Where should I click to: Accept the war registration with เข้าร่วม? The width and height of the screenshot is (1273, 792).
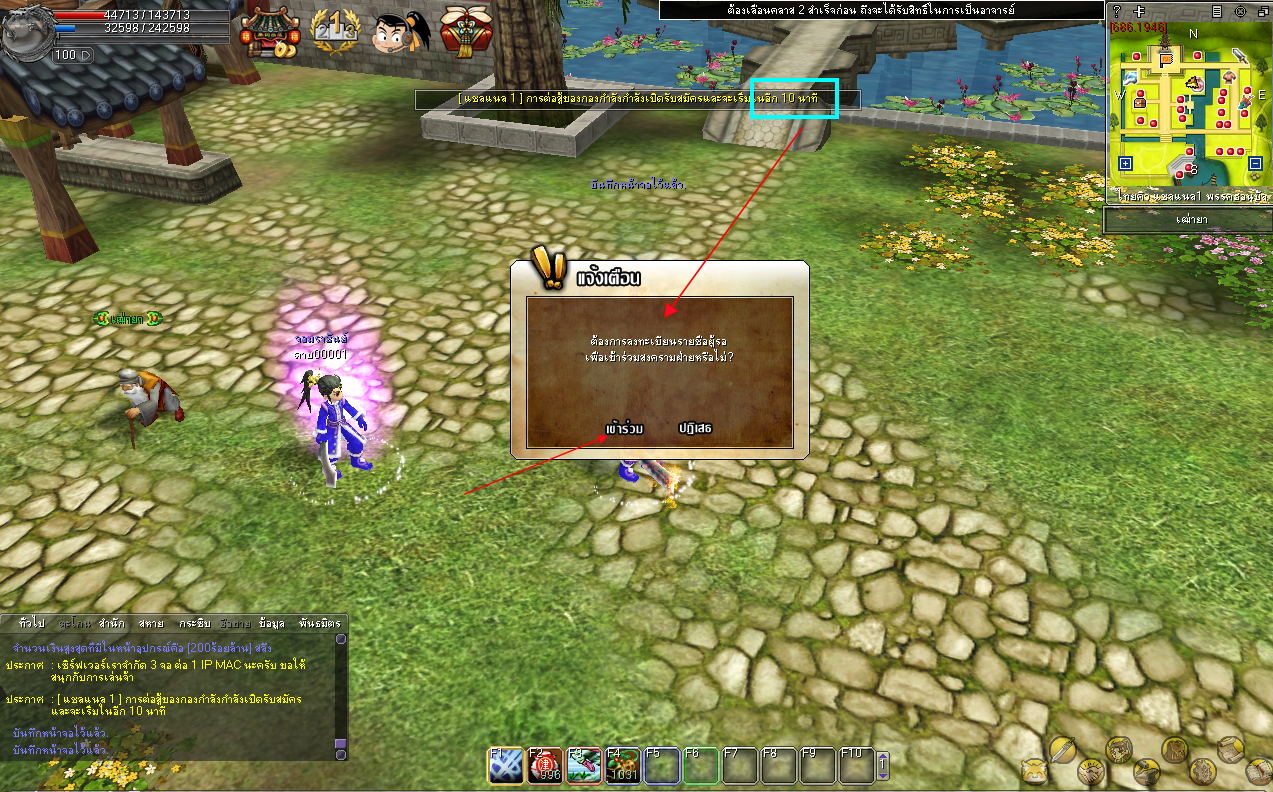coord(624,429)
